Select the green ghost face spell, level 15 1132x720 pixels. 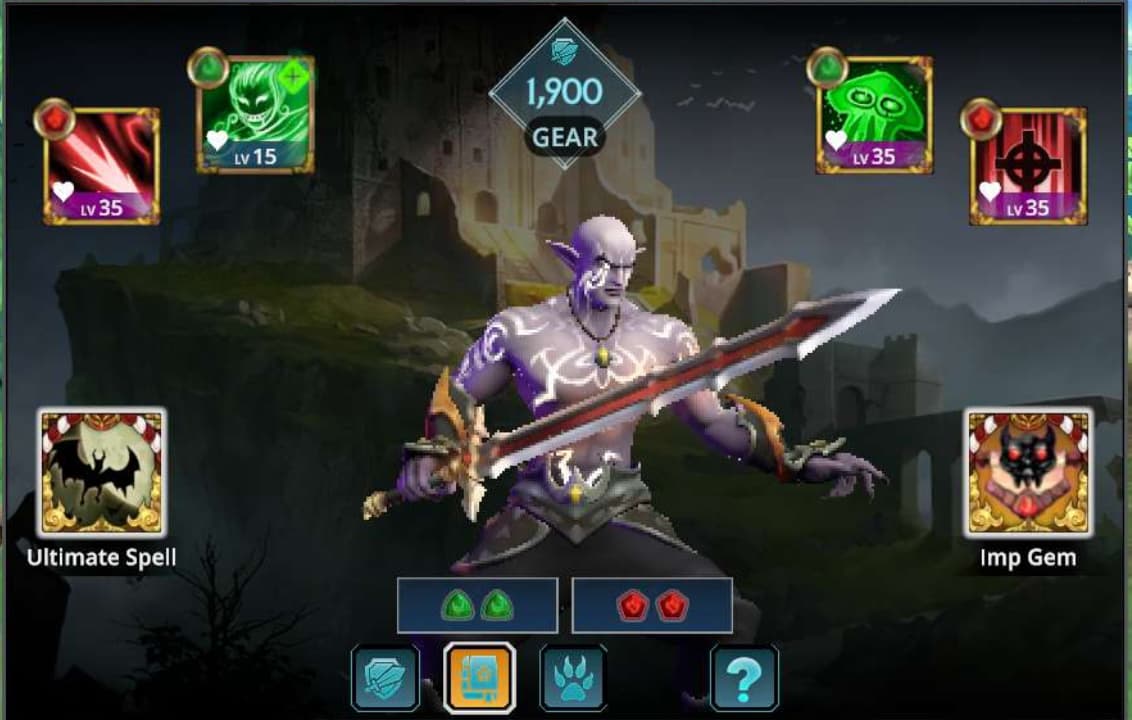pos(256,115)
